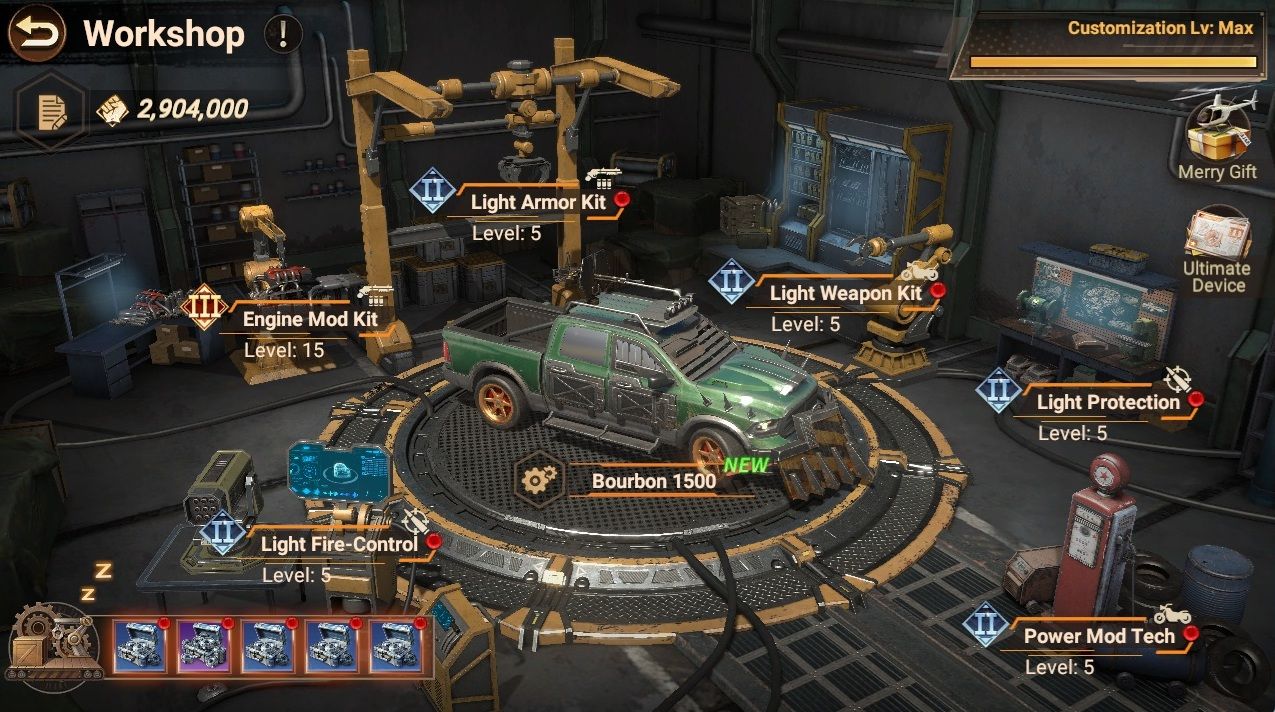Open the Light Fire-Control module
Screen dimensions: 1275x712
(338, 544)
